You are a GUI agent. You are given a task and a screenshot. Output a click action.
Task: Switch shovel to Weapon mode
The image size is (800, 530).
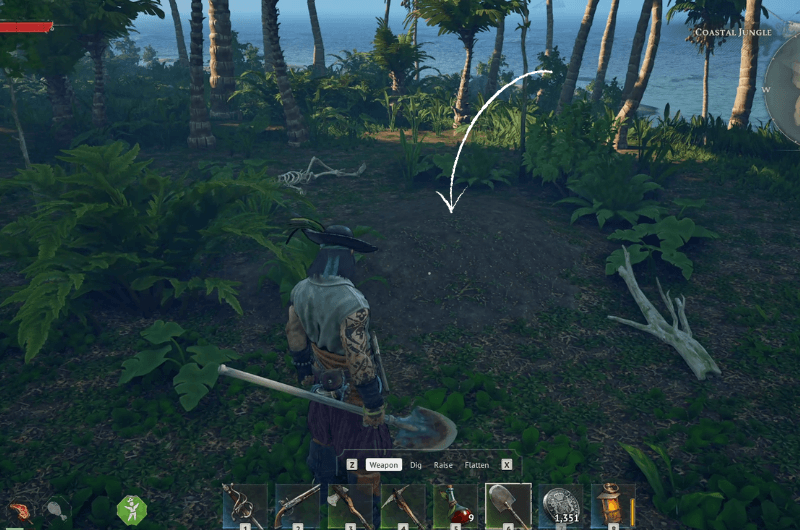pyautogui.click(x=383, y=465)
